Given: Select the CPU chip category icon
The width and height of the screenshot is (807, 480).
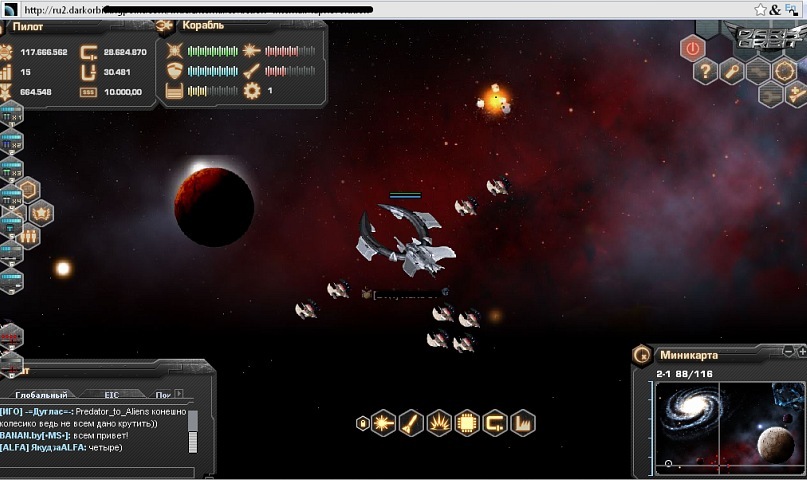Looking at the screenshot, I should click(x=467, y=424).
